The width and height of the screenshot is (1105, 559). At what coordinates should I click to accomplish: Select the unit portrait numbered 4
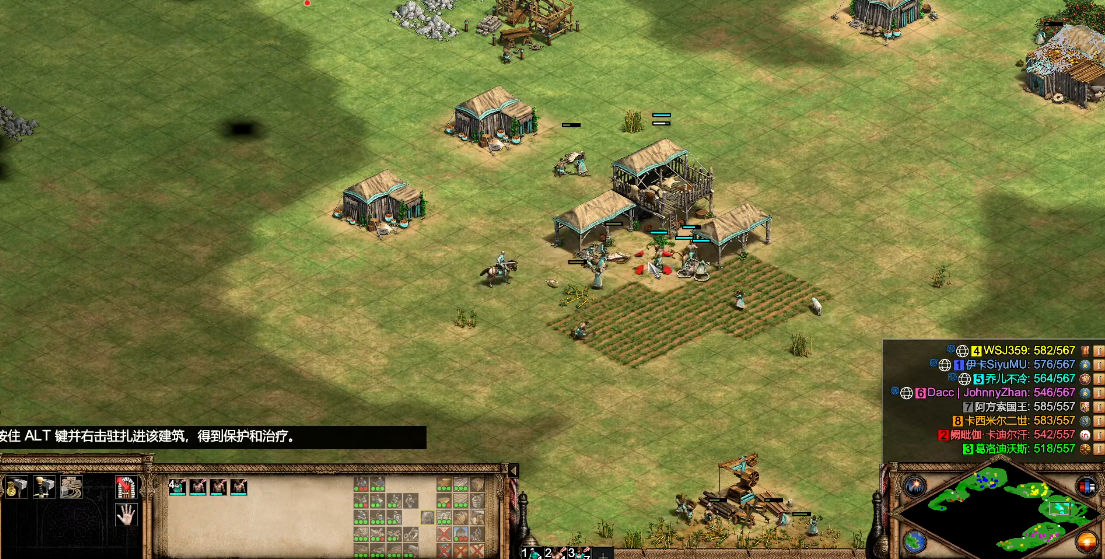pos(178,487)
